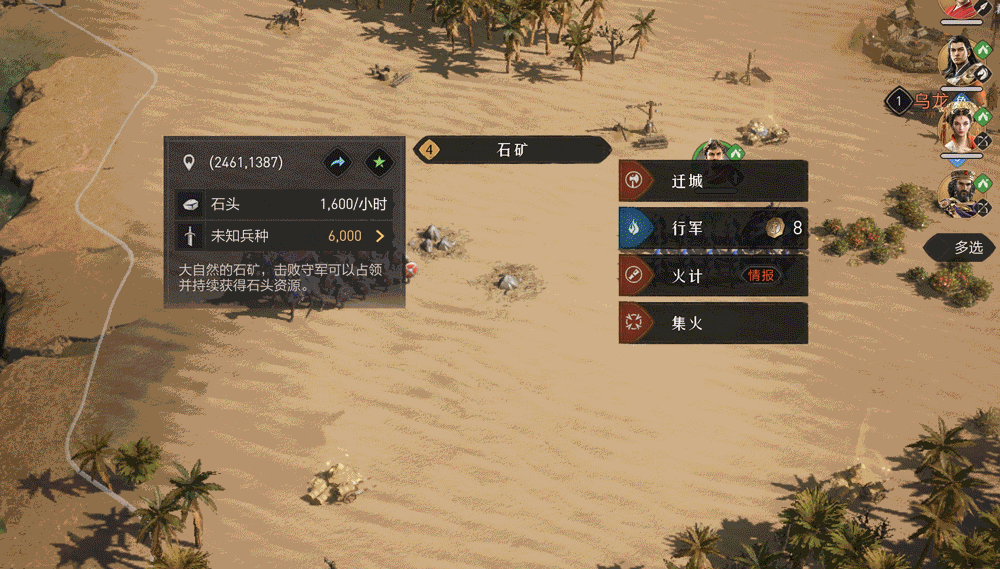This screenshot has height=569, width=1000.
Task: Click the 石矿 stone mine title banner
Action: tap(512, 150)
